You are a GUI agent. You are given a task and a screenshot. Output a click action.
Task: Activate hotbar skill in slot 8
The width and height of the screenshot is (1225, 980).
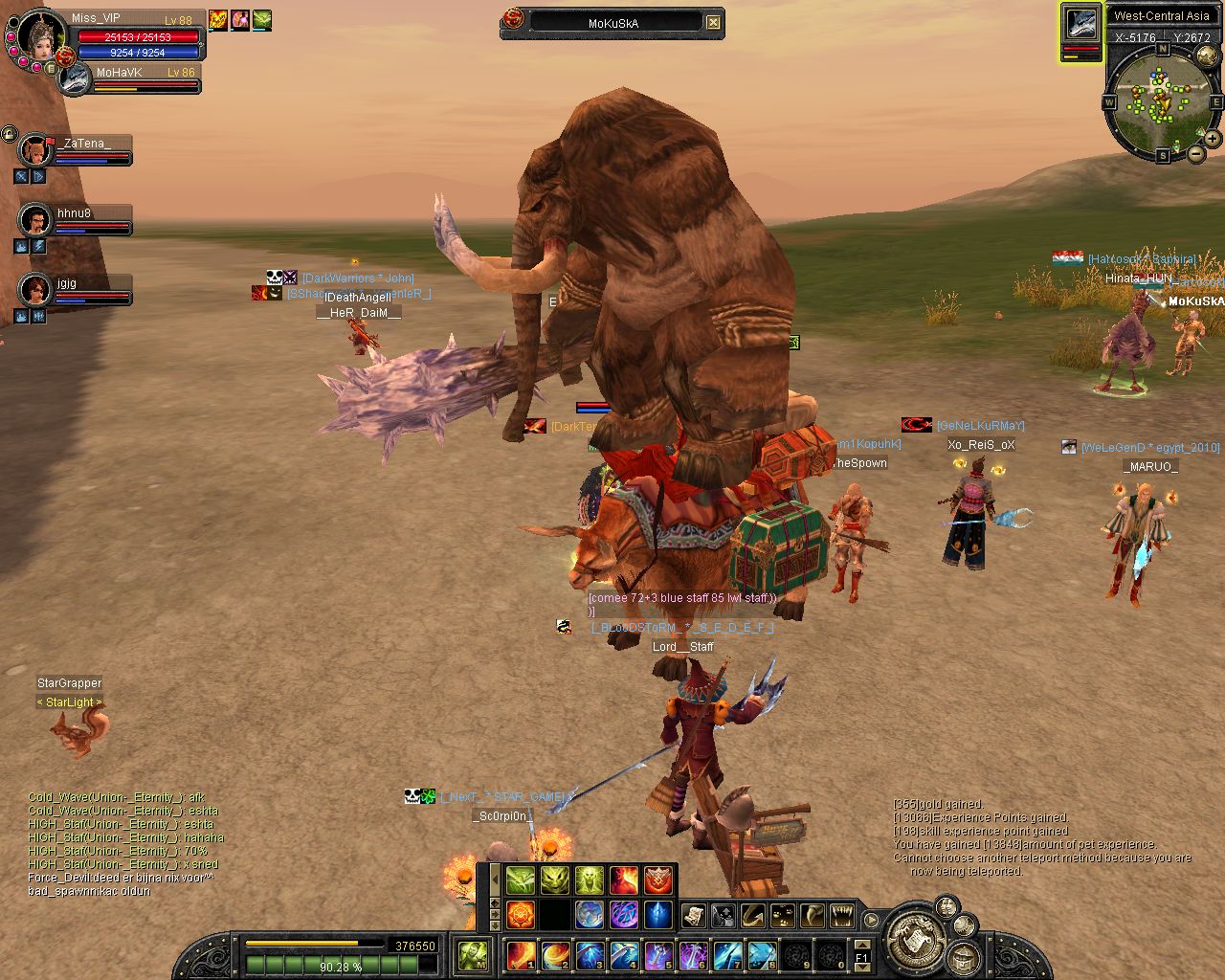point(762,955)
